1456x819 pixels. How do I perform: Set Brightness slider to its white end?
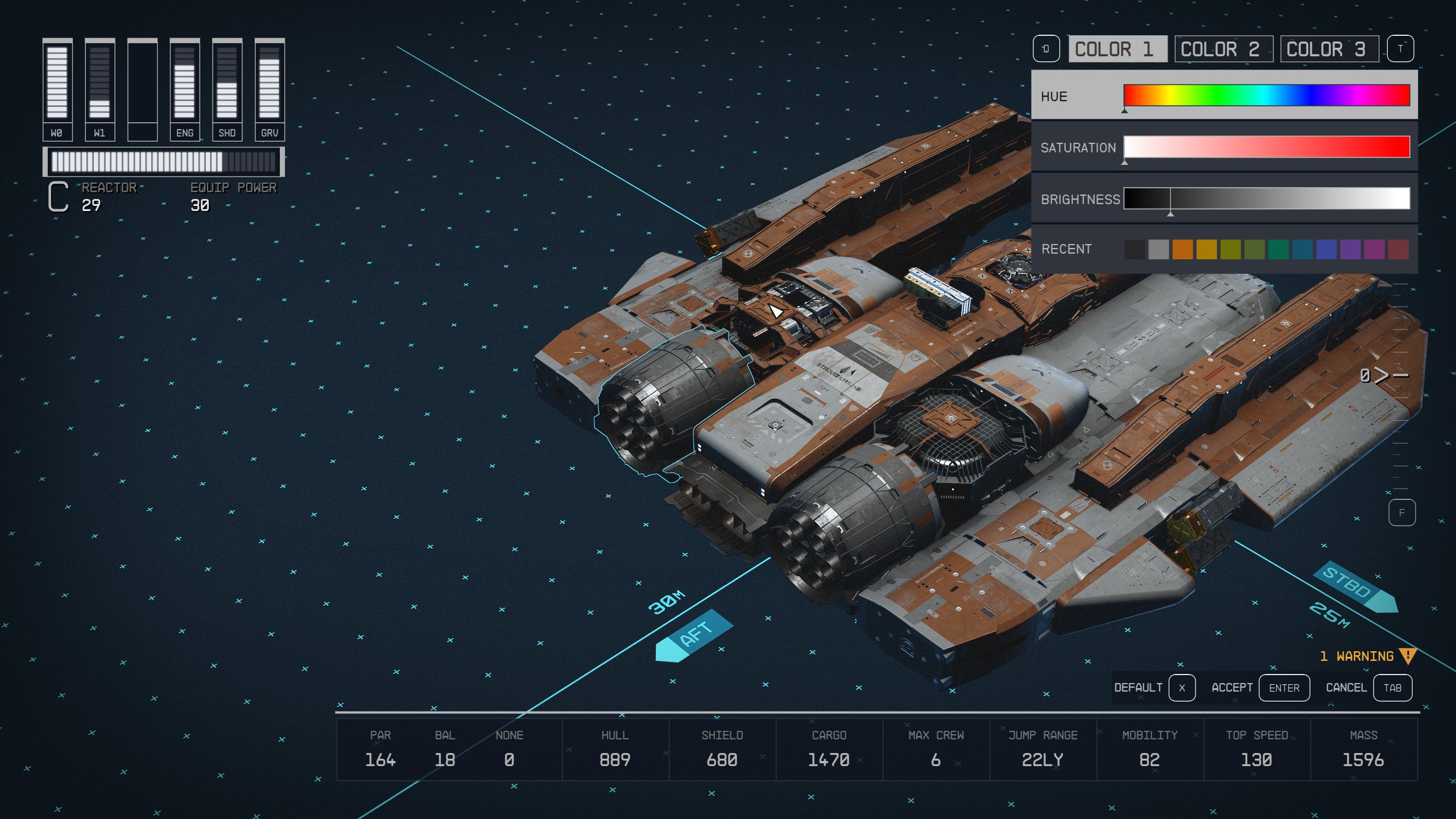point(1405,198)
